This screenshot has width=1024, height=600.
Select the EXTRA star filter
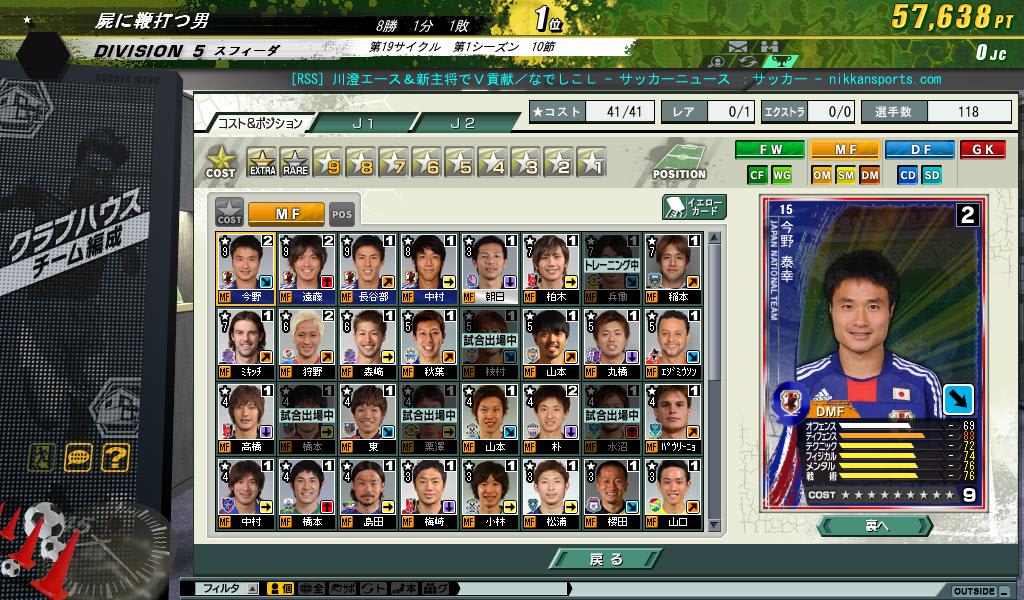tap(262, 162)
